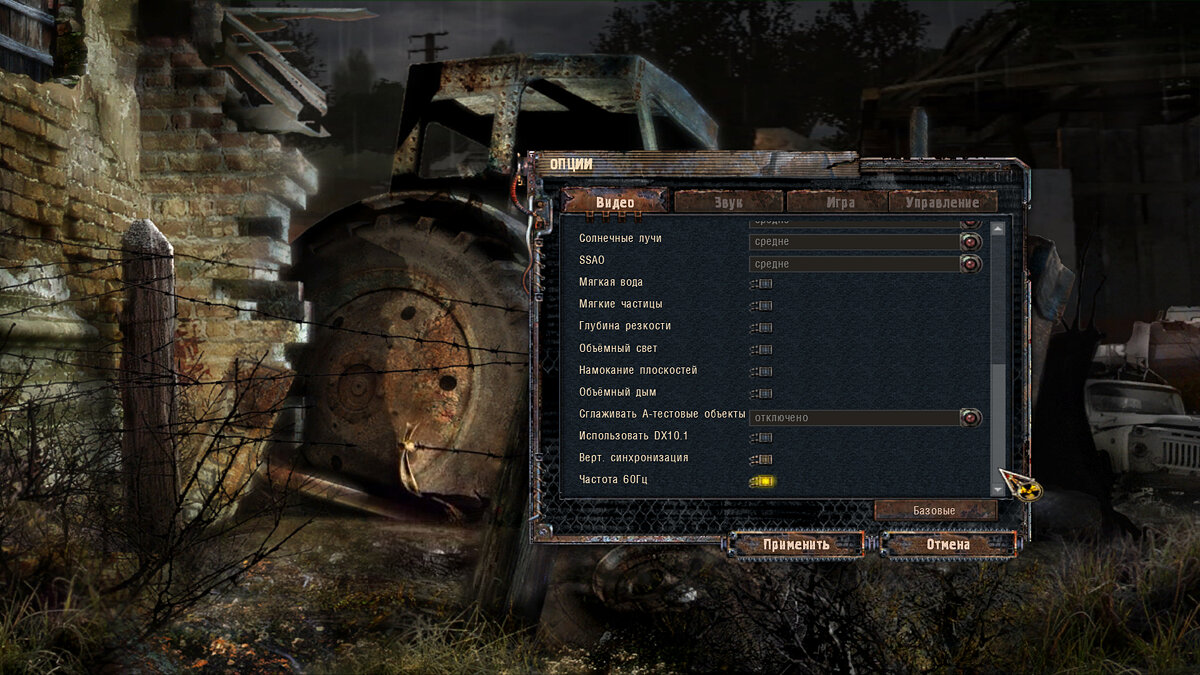Open the Звук settings tab

pos(728,202)
